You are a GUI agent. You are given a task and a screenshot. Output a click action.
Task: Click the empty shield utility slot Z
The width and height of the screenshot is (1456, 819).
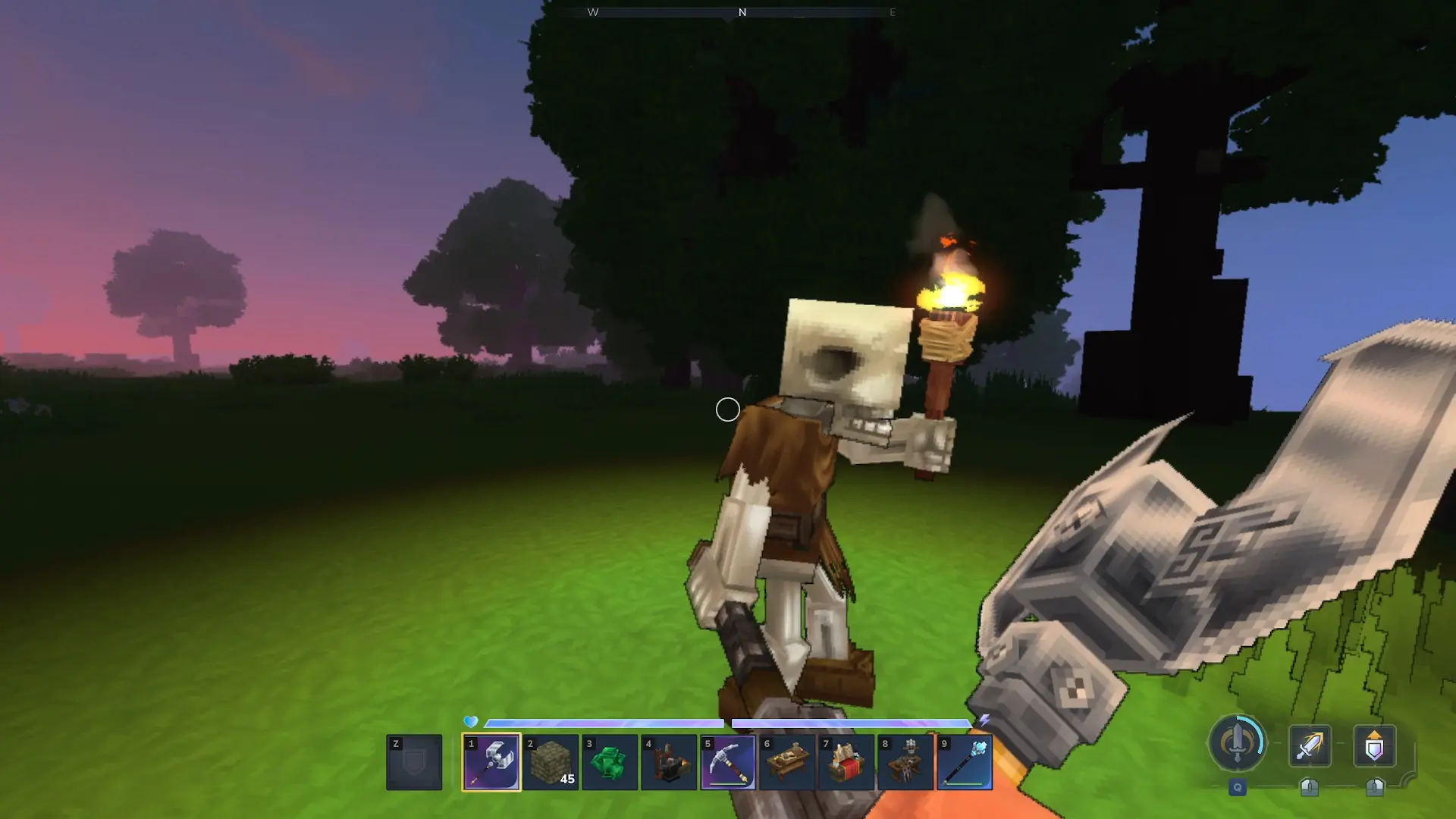coord(414,762)
